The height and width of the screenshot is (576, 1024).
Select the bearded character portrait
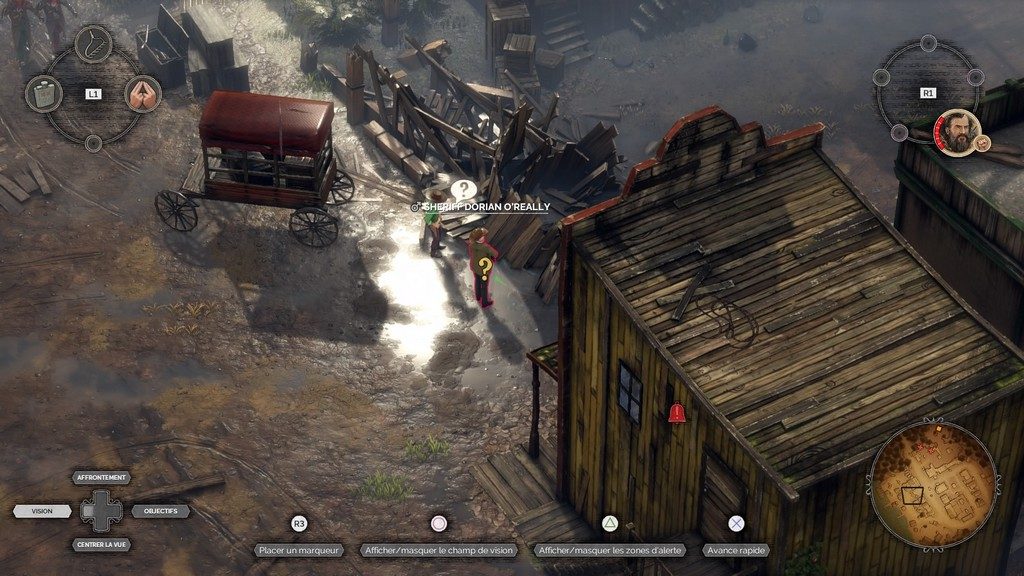click(x=959, y=131)
